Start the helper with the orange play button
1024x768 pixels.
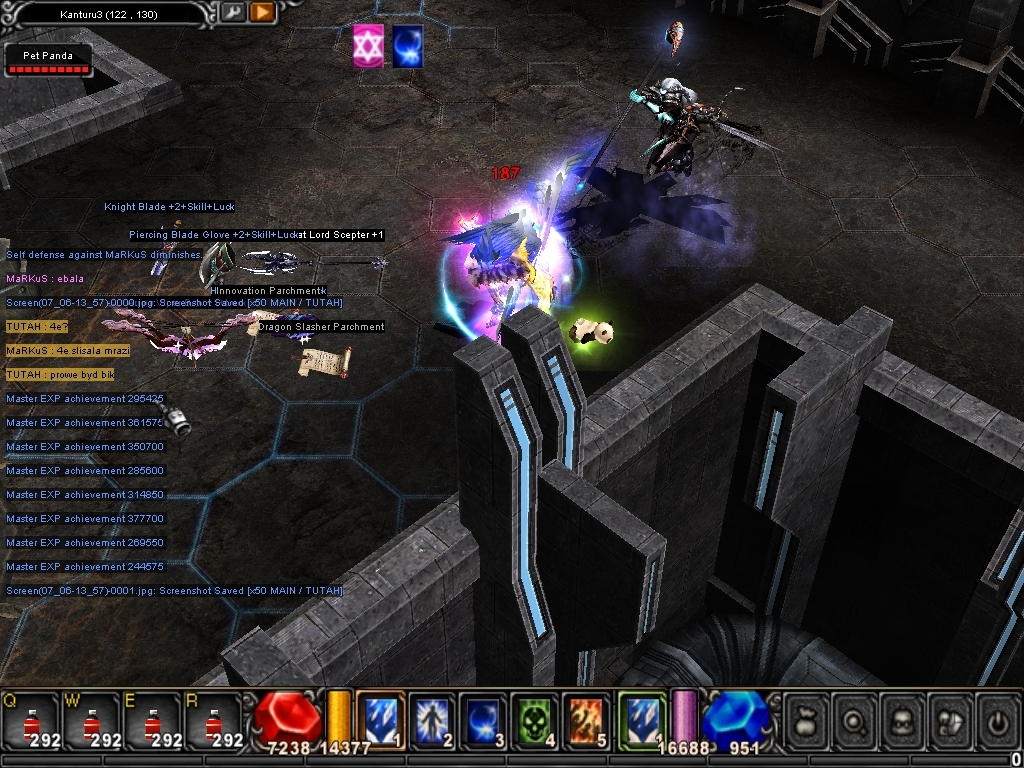pyautogui.click(x=262, y=13)
